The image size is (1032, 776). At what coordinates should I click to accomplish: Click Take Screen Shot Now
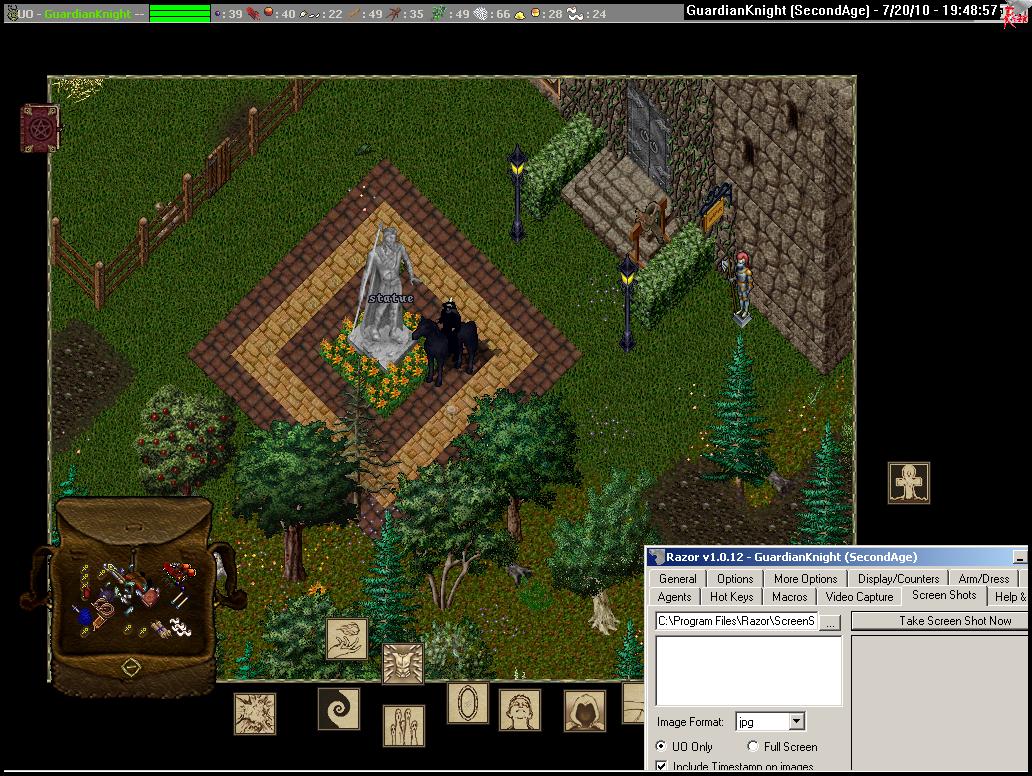[941, 621]
